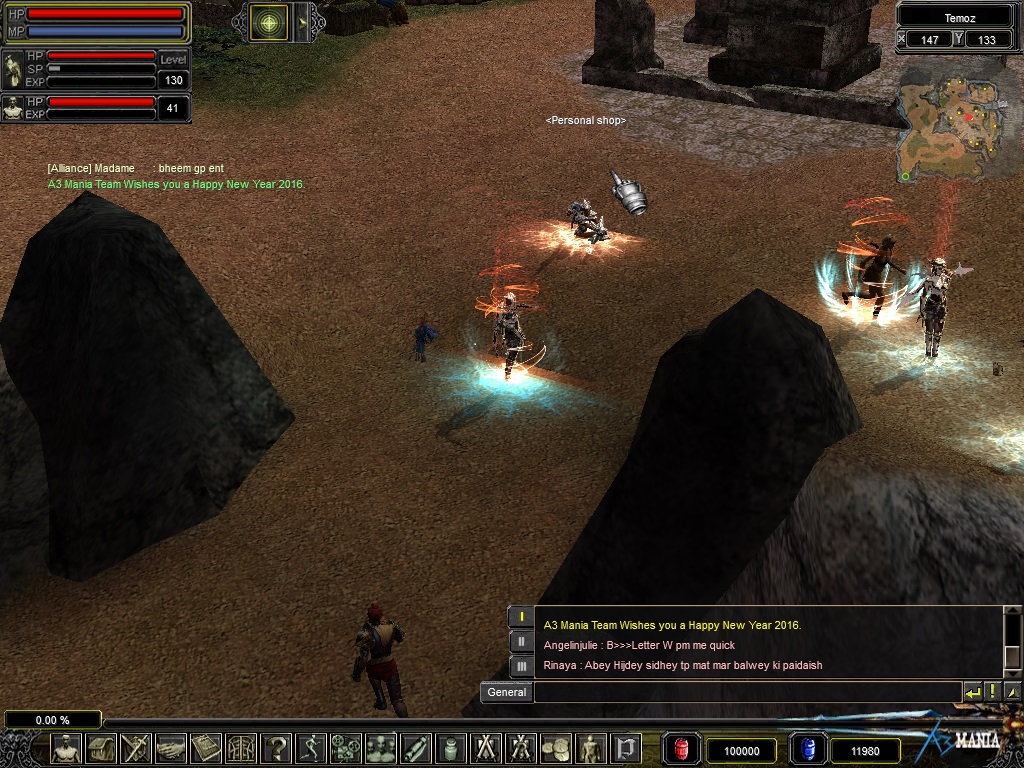Screen dimensions: 1024x768
Task: Switch to chat tab I
Action: (521, 618)
